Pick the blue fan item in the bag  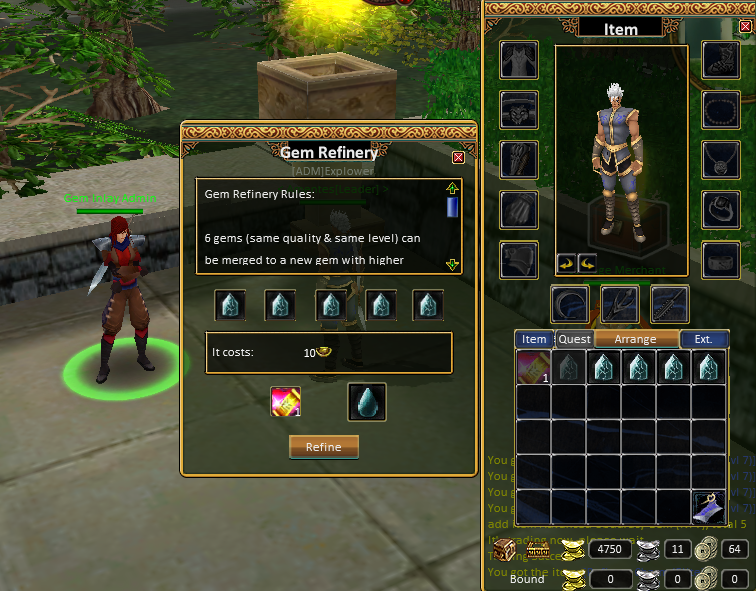pos(708,506)
